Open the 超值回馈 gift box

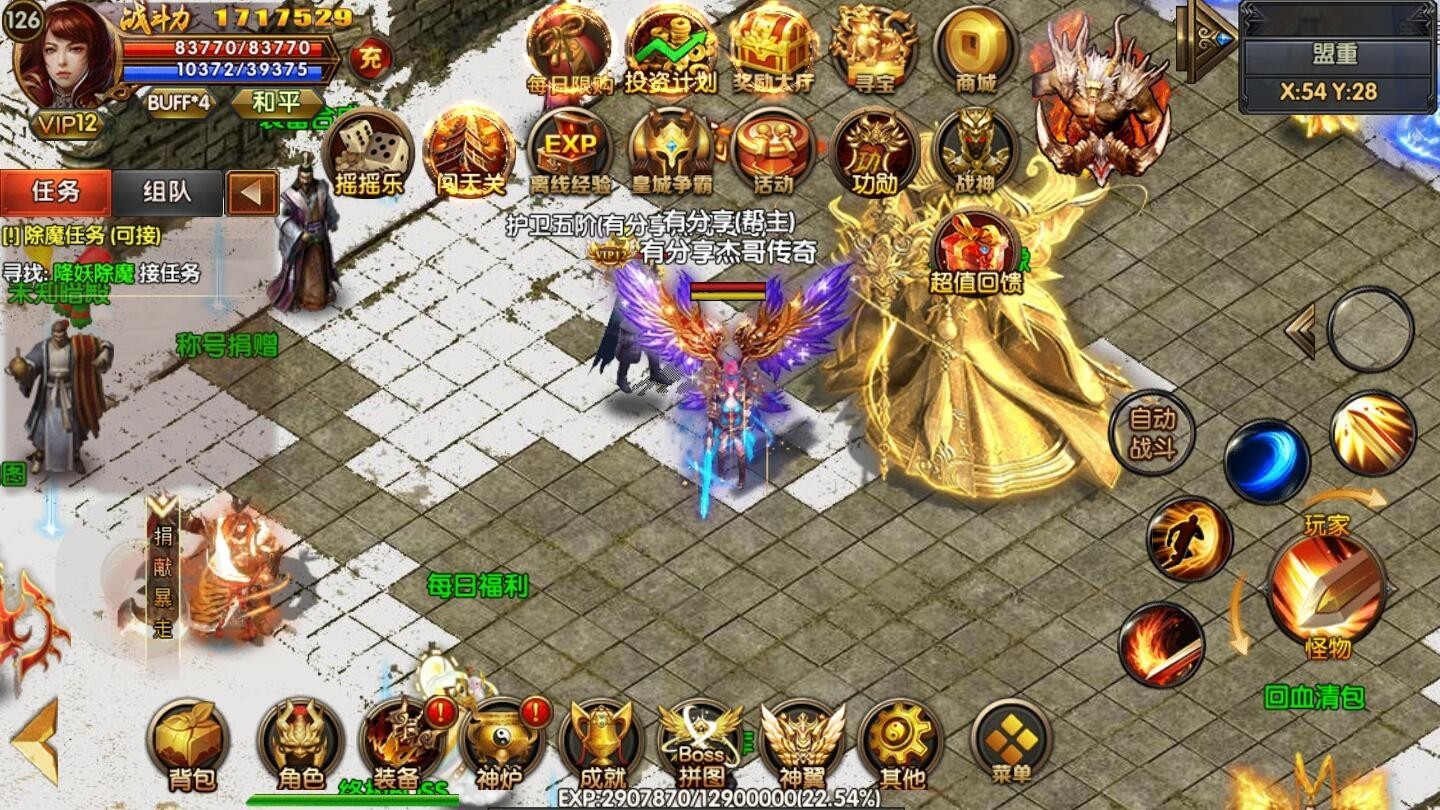point(976,252)
